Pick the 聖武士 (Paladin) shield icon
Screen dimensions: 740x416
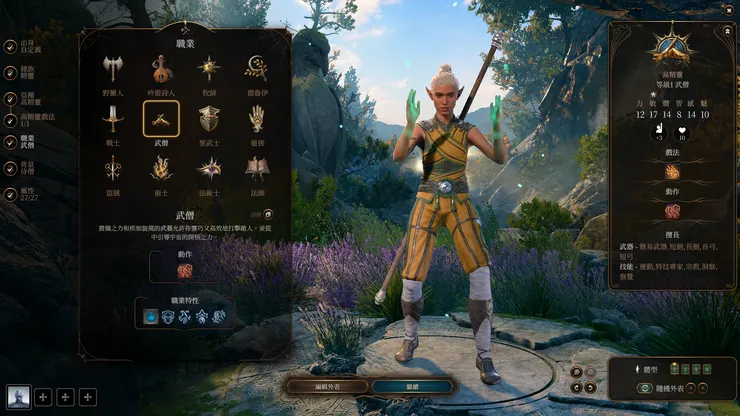[x=208, y=119]
